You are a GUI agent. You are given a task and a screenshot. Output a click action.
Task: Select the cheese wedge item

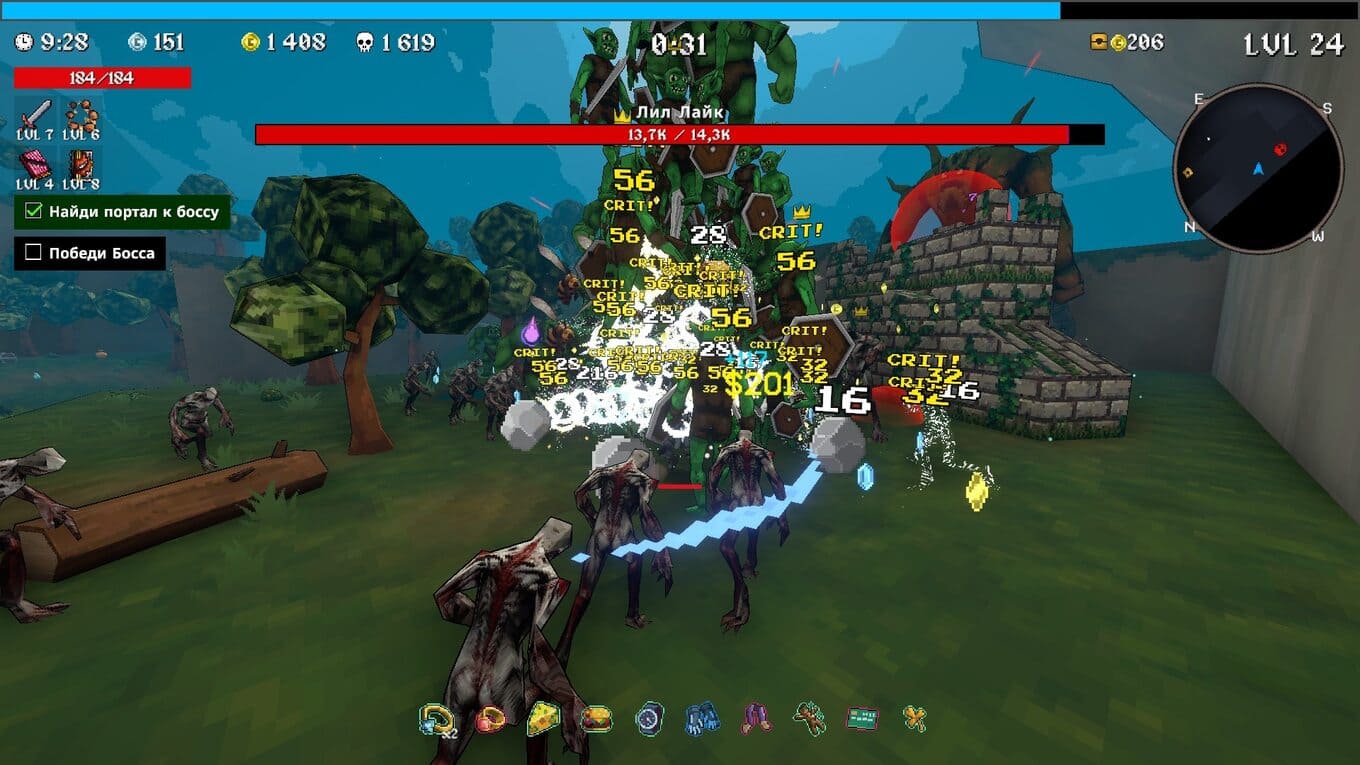[543, 718]
